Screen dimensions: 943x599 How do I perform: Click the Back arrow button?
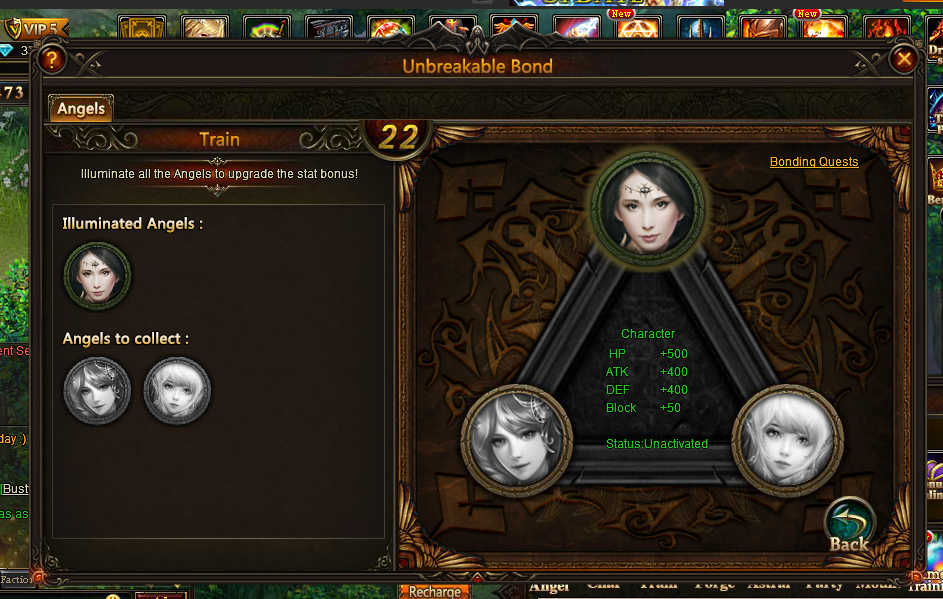[849, 526]
